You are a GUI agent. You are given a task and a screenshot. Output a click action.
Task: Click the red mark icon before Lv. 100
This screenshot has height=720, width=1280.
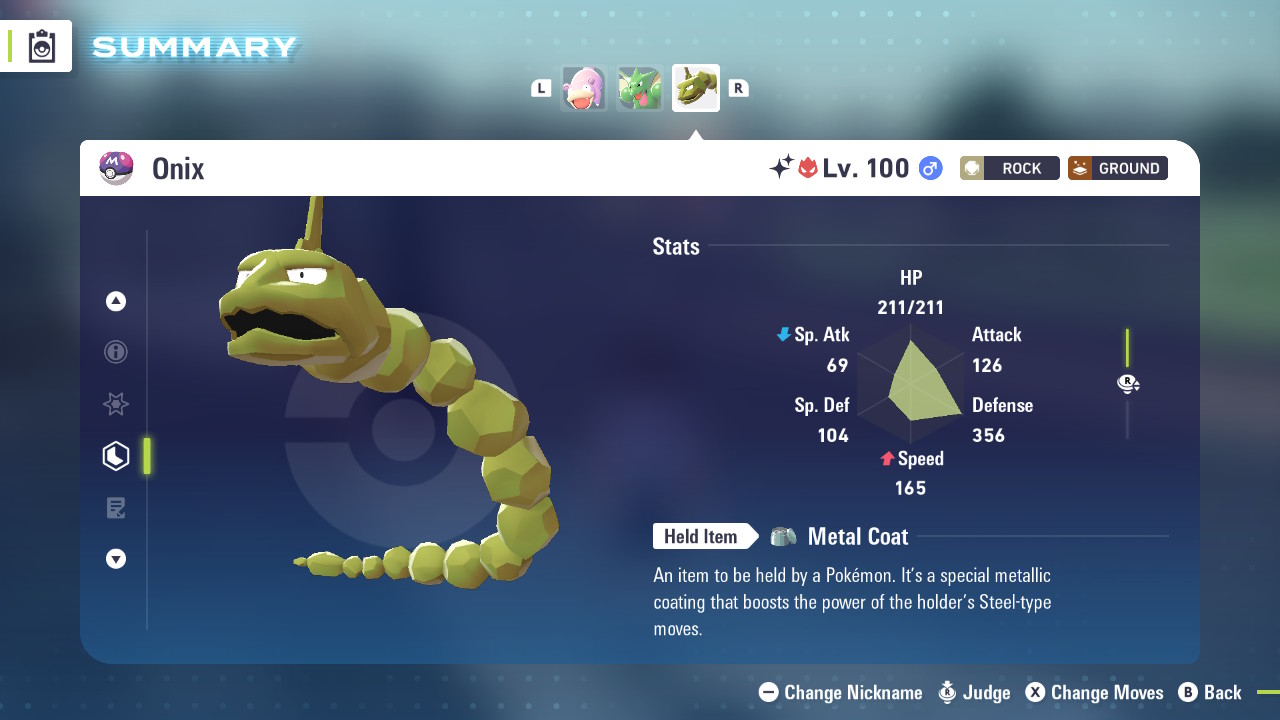coord(808,167)
